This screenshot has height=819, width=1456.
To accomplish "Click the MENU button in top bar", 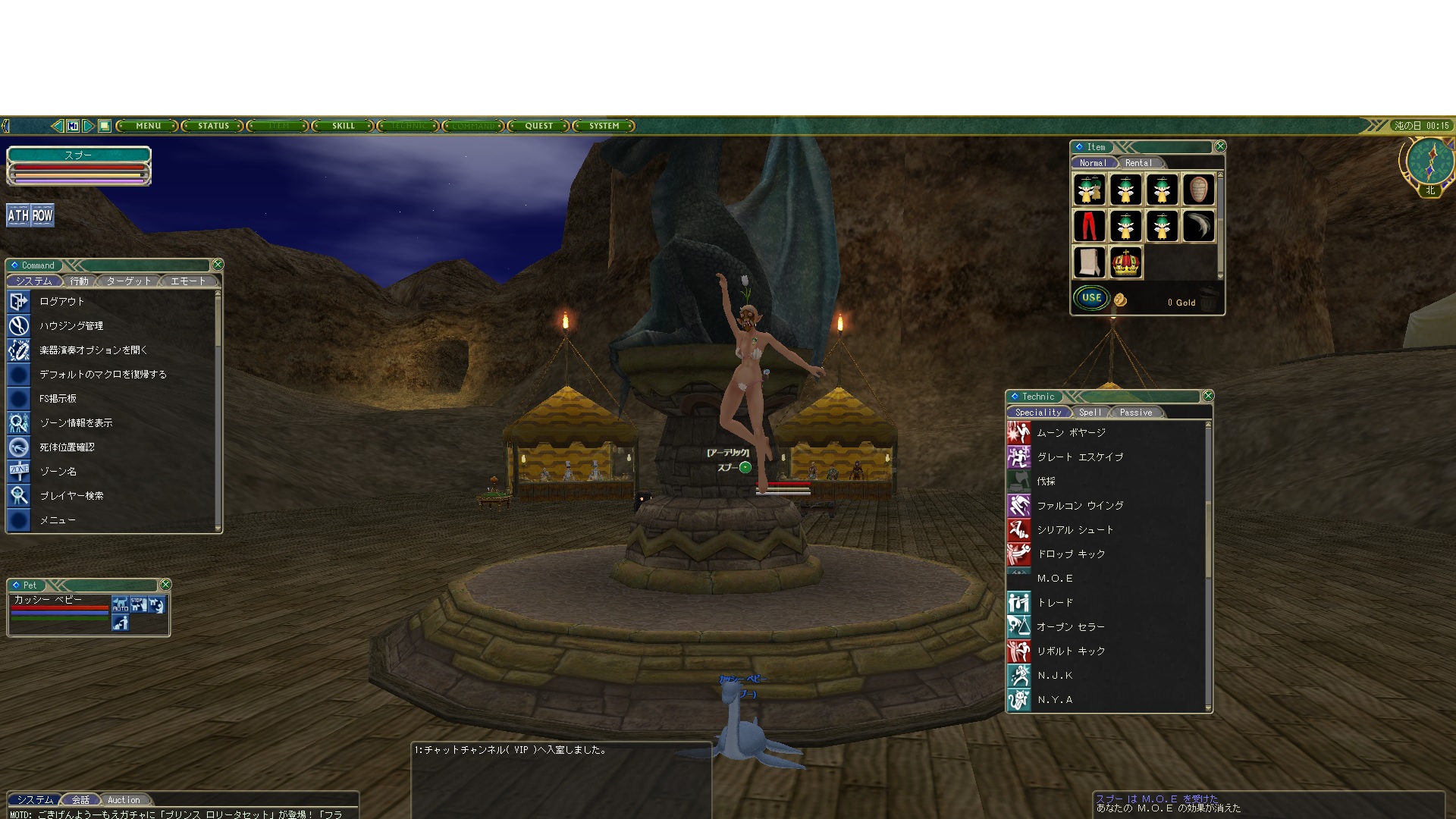I will (x=149, y=126).
